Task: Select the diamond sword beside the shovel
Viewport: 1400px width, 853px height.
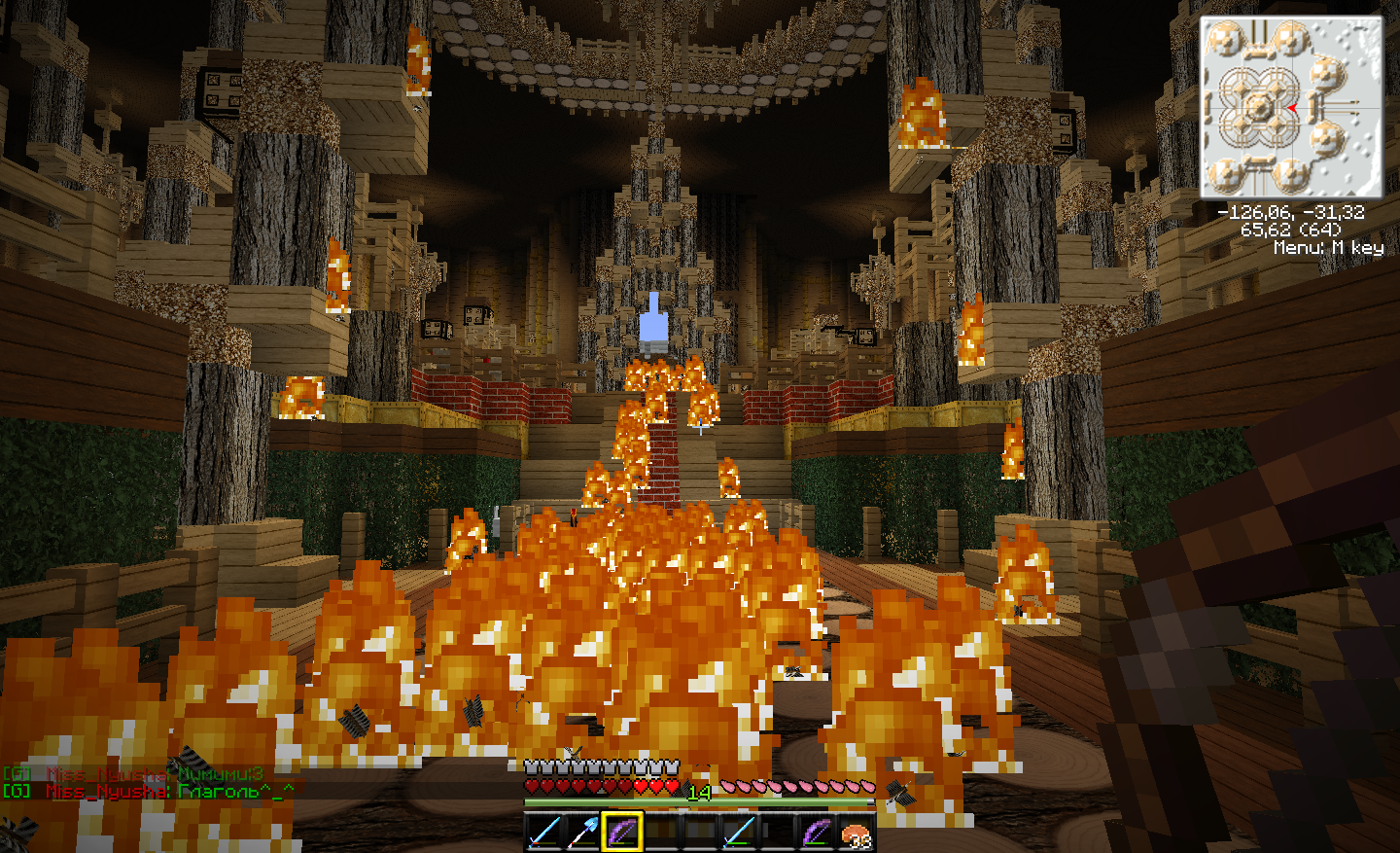Action: (x=544, y=833)
